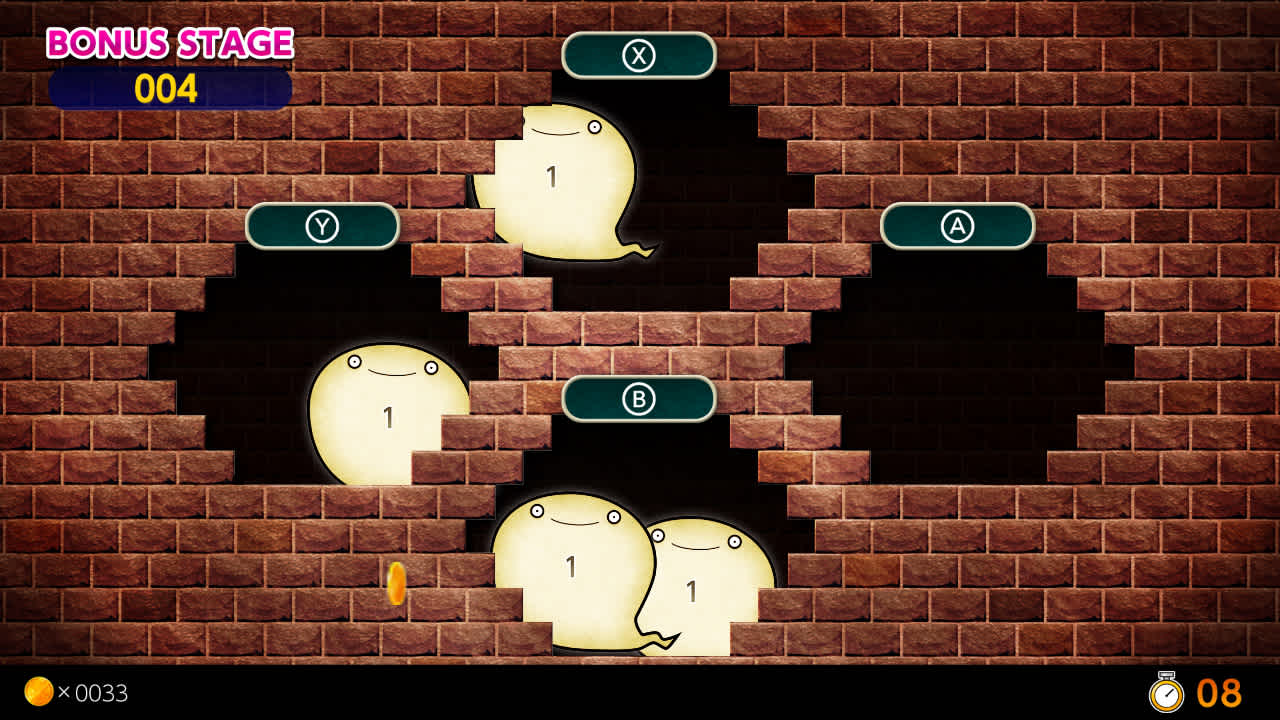The image size is (1280, 720).
Task: Click the BONUS STAGE title text
Action: pyautogui.click(x=170, y=43)
